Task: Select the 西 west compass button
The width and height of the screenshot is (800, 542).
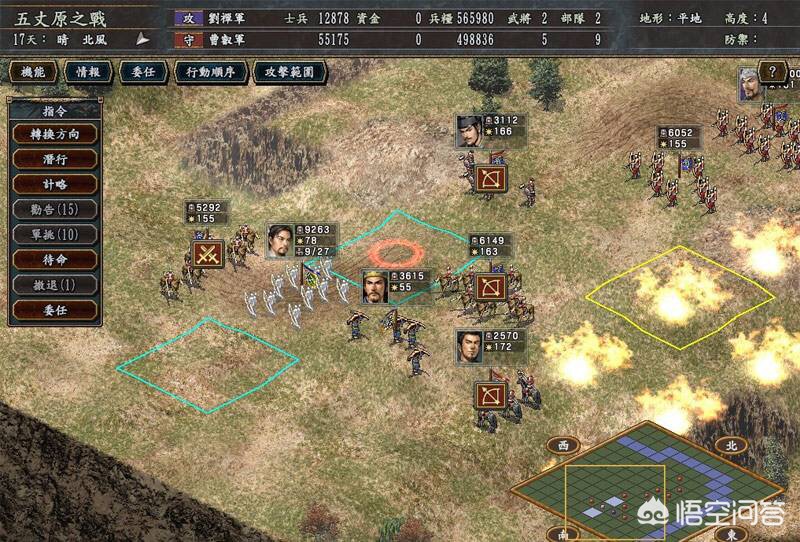Action: pos(563,446)
